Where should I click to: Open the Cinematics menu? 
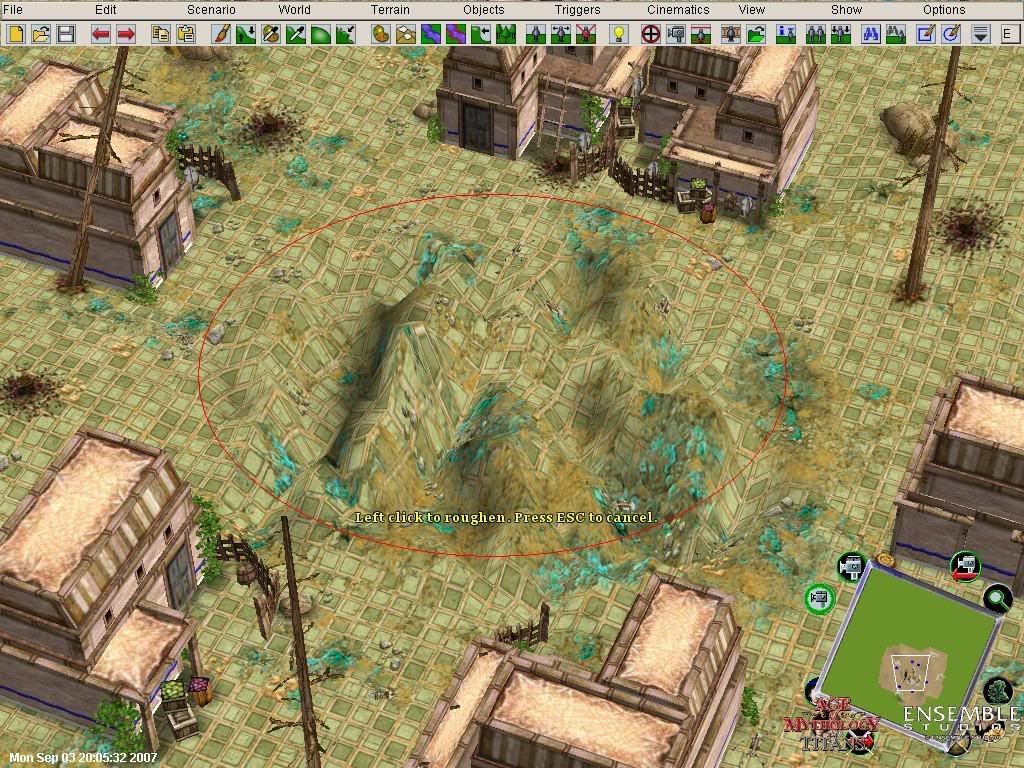click(678, 10)
